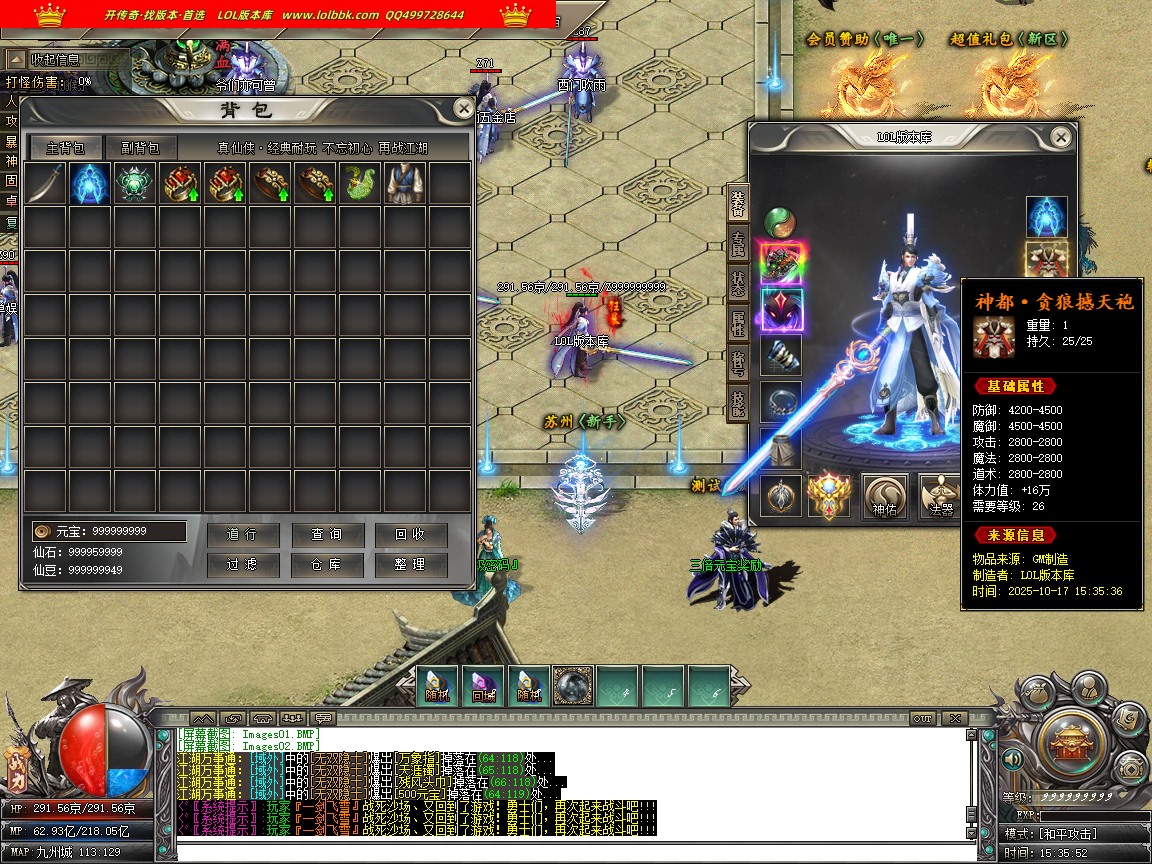Activate the 过滤 filter button

coord(242,565)
